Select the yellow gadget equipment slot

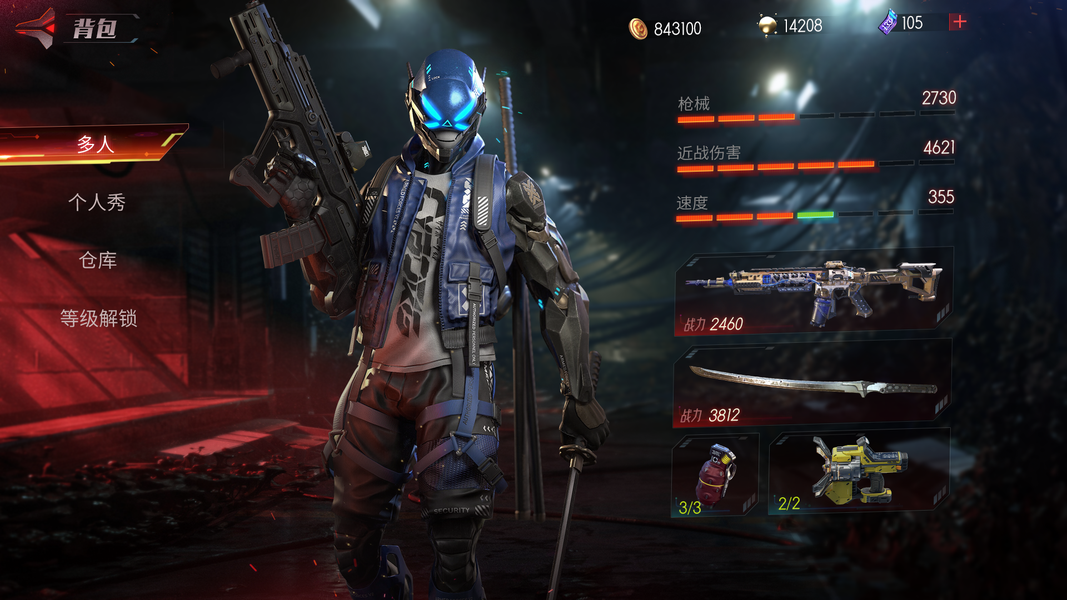(x=859, y=472)
